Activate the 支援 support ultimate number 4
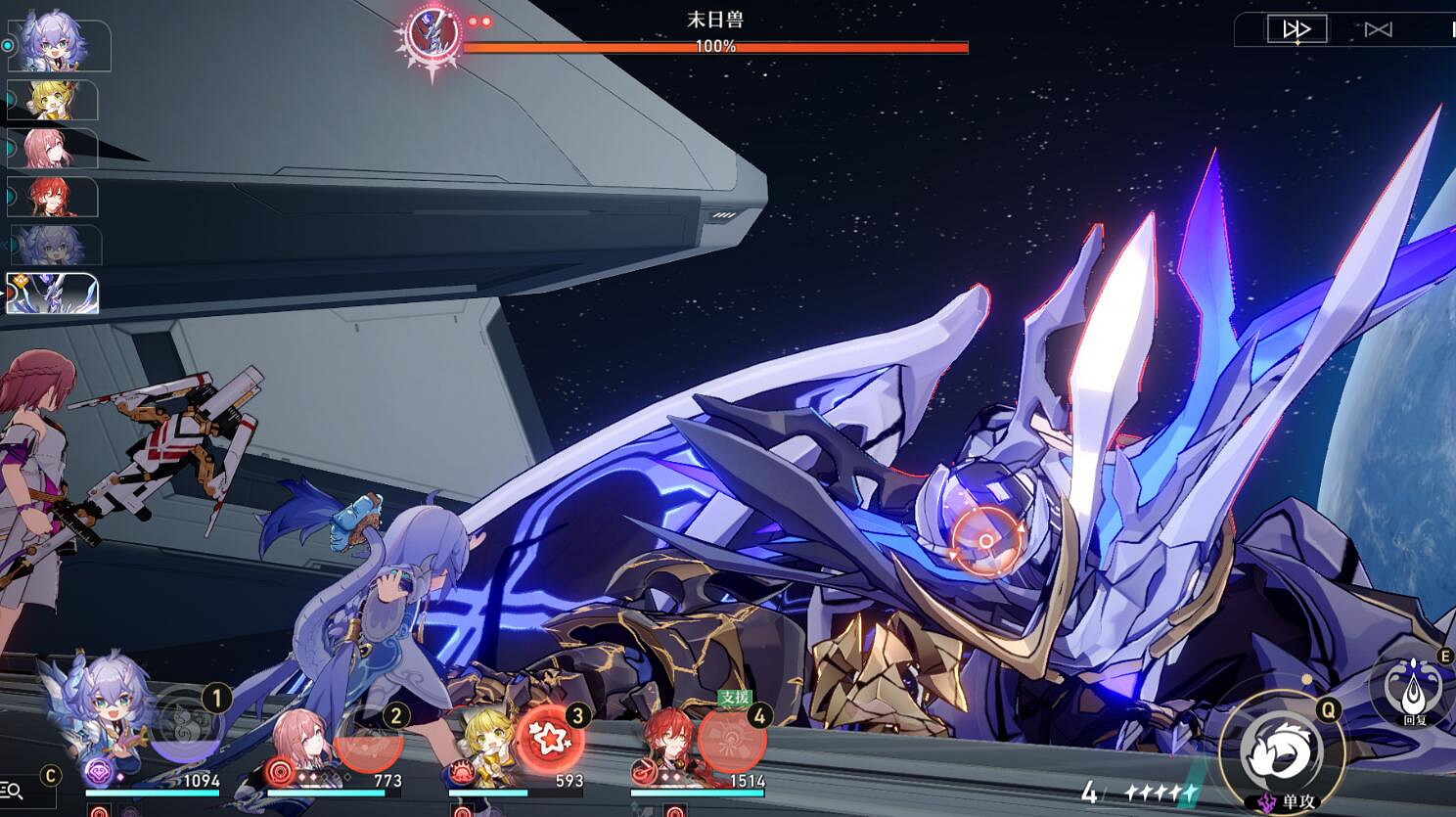 pyautogui.click(x=731, y=738)
